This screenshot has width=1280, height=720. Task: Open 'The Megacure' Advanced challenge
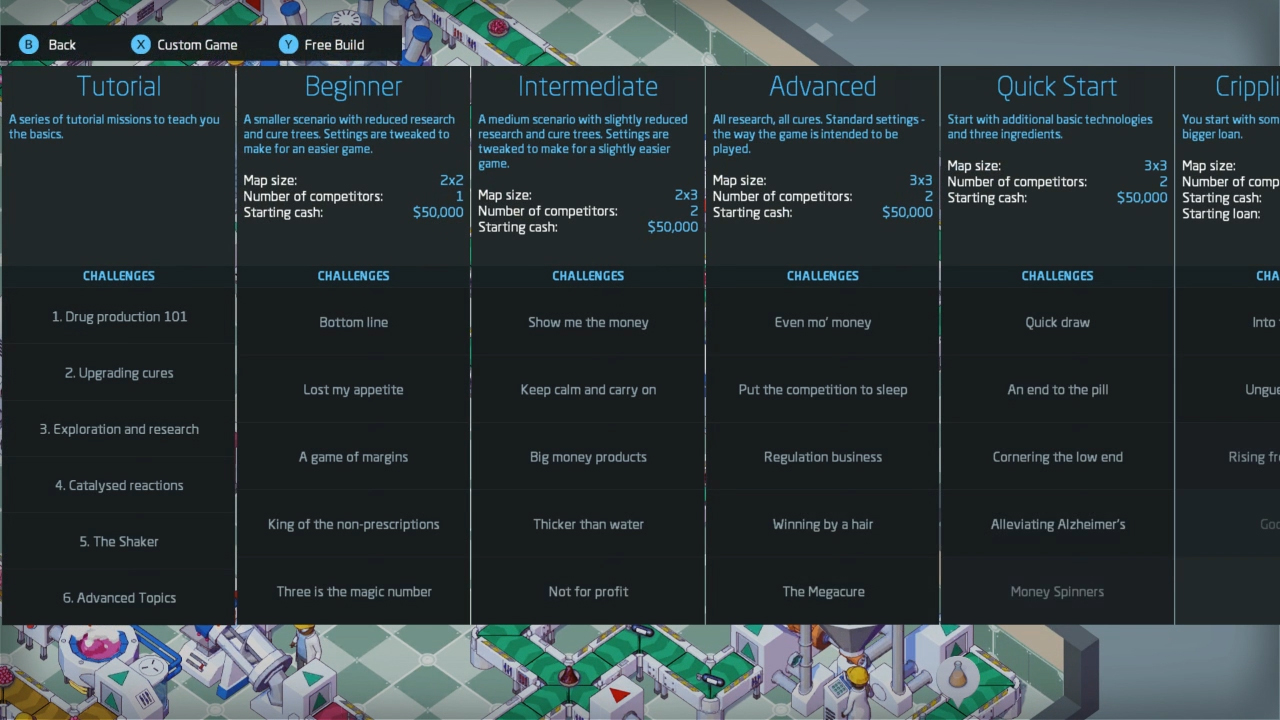coord(822,591)
